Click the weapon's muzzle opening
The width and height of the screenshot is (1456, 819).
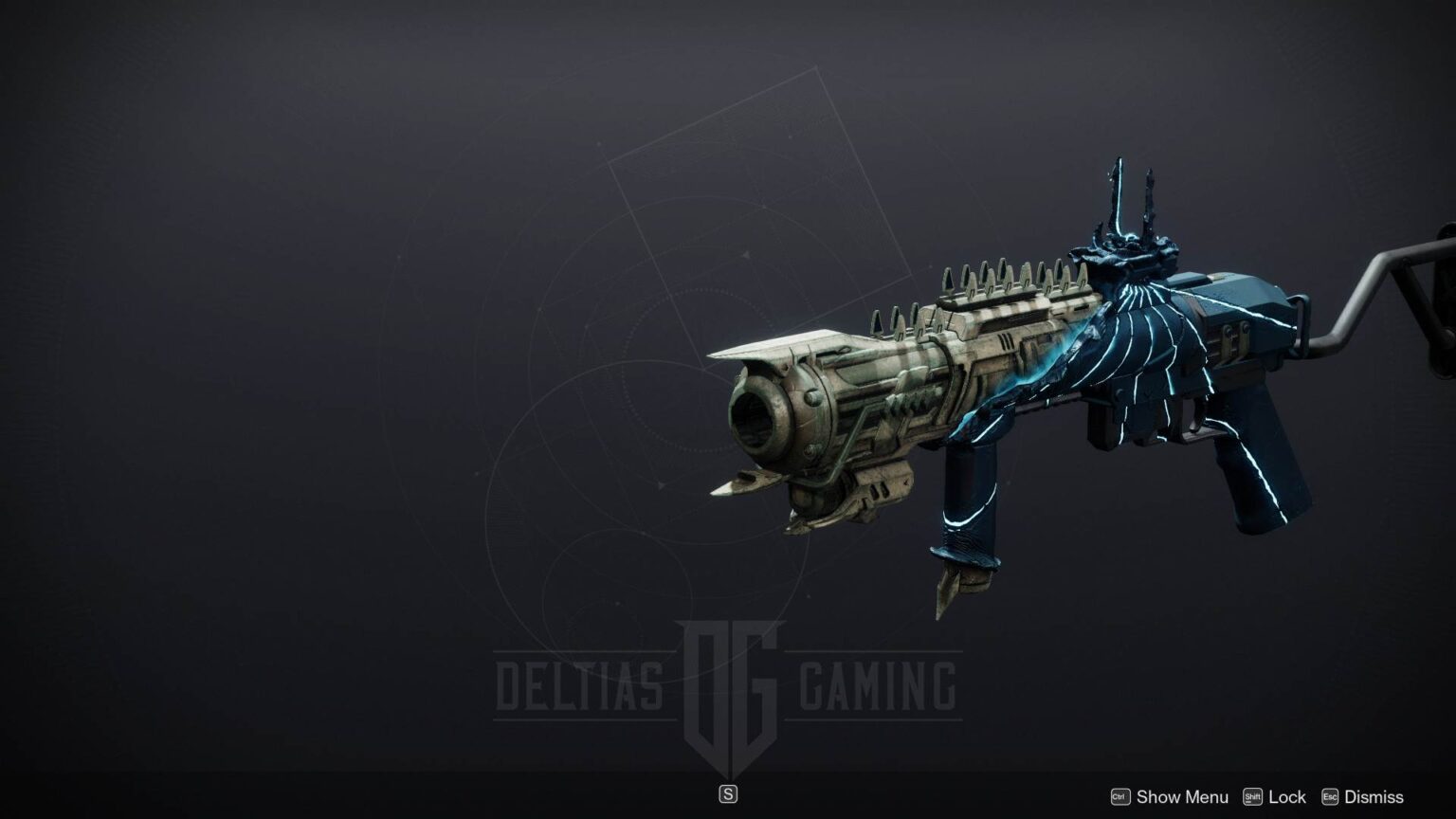pos(755,417)
